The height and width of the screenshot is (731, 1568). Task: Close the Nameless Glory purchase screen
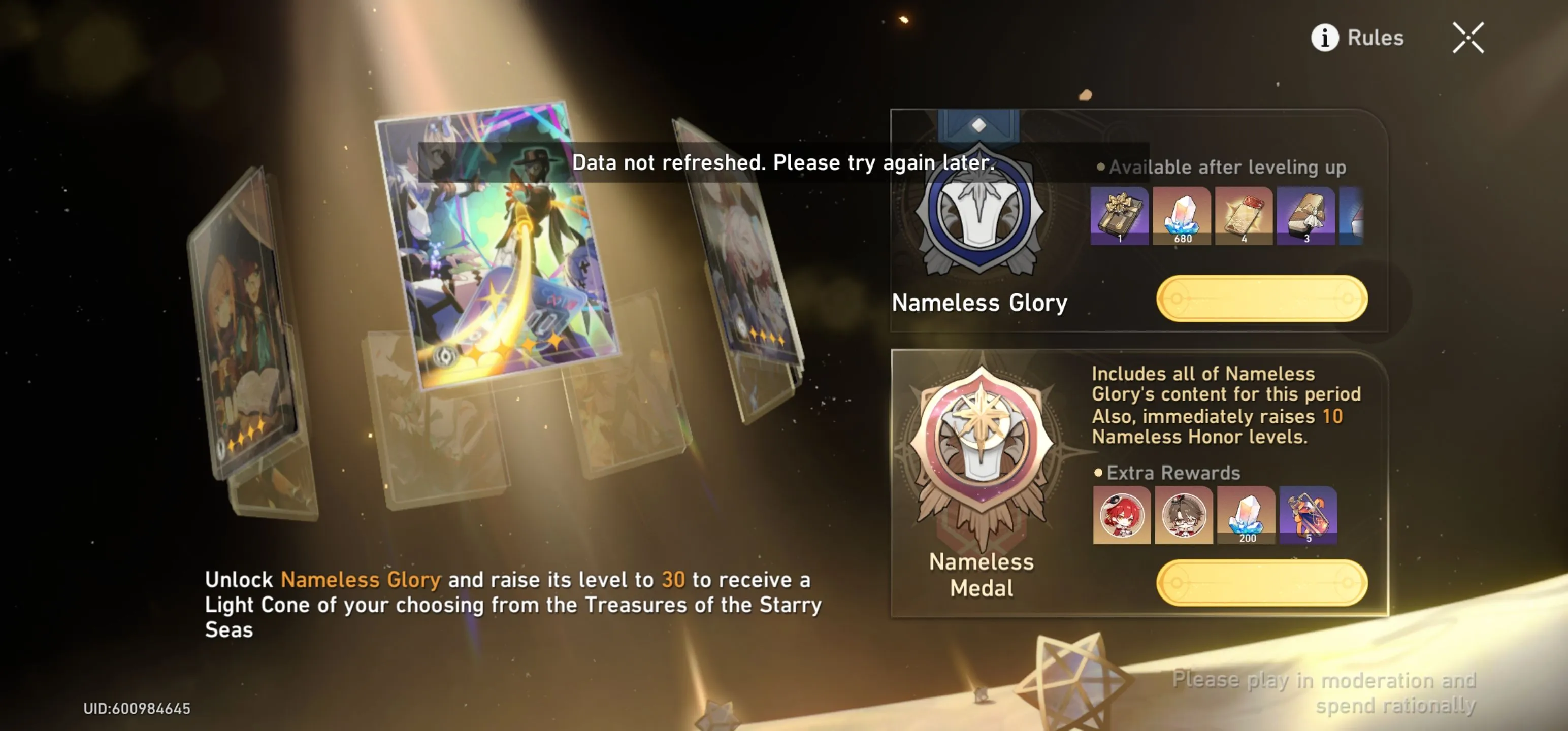(x=1467, y=38)
